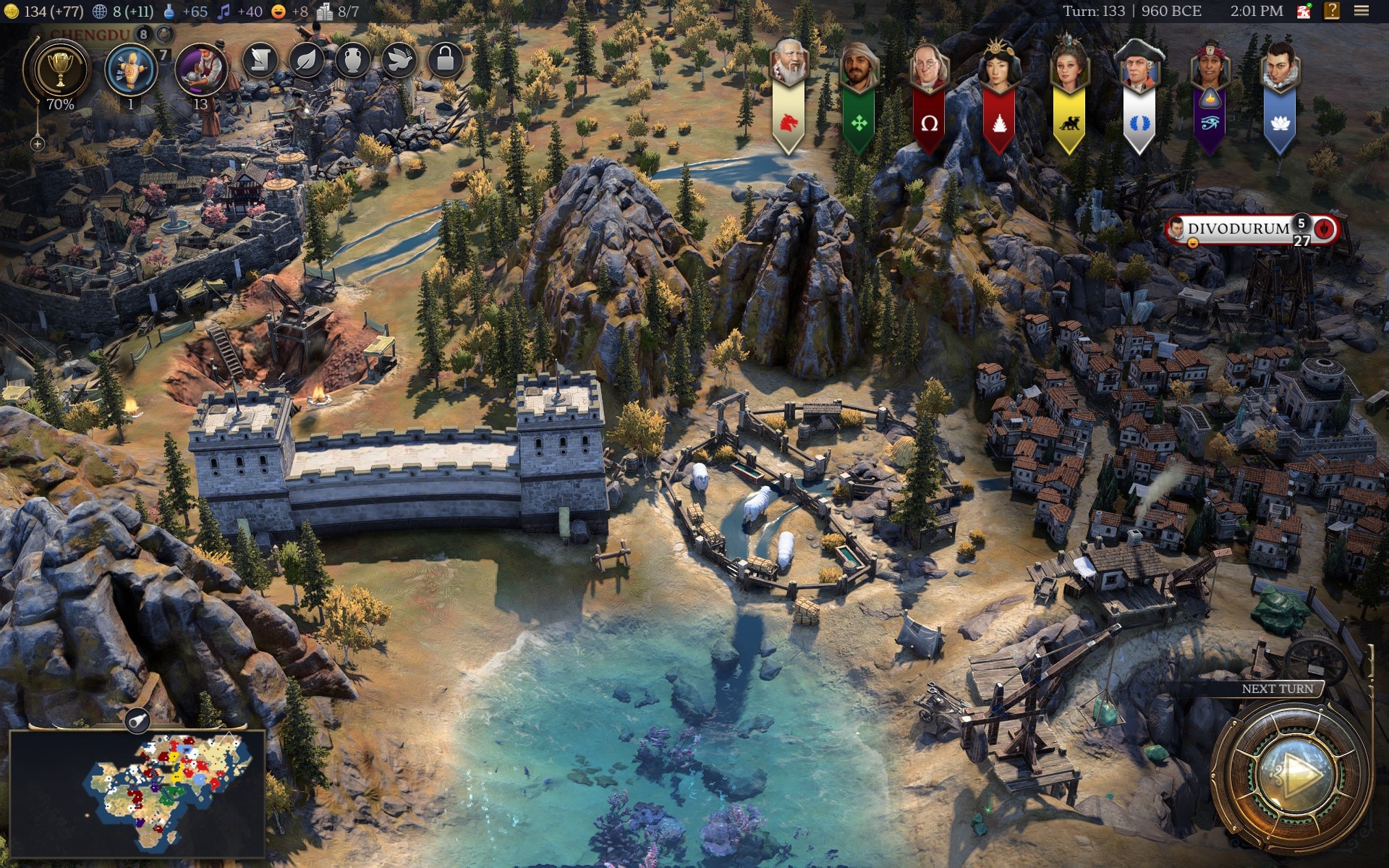Open the question mark help book
This screenshot has width=1389, height=868.
[1332, 11]
